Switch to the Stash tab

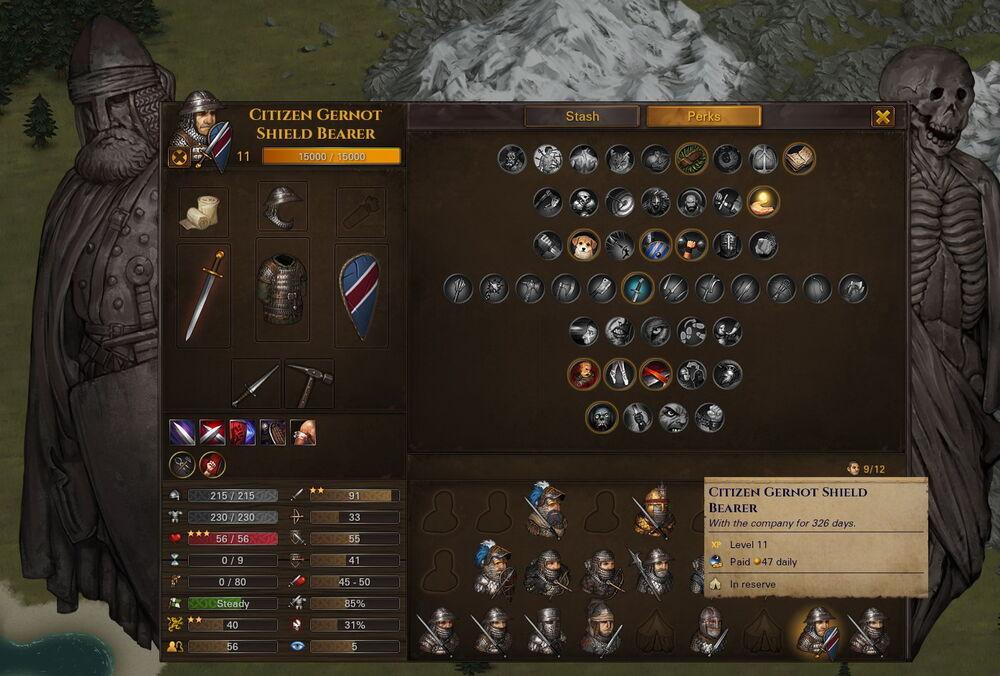[582, 116]
